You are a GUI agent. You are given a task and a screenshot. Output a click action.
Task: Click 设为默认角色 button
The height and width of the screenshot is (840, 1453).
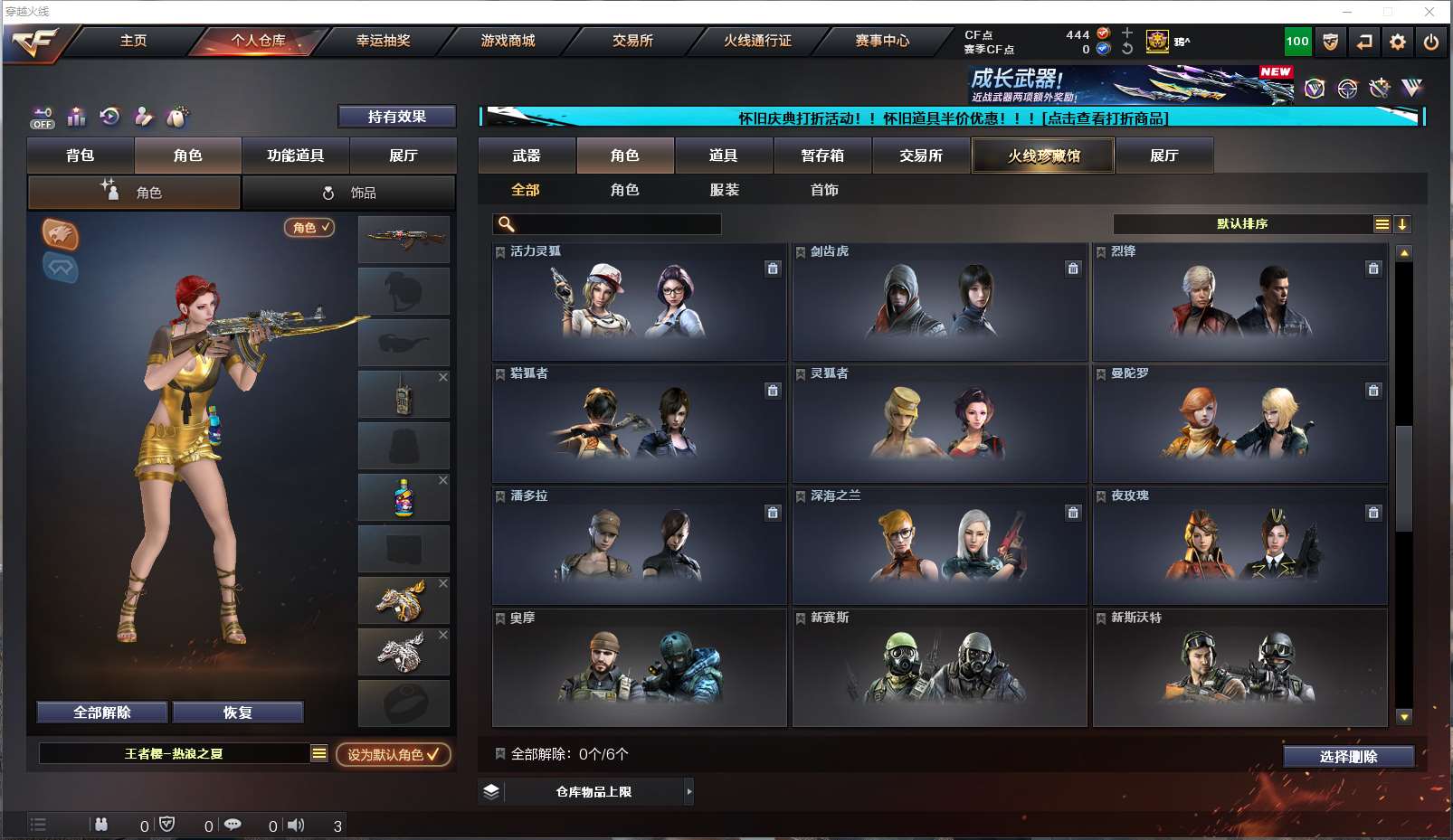point(394,754)
